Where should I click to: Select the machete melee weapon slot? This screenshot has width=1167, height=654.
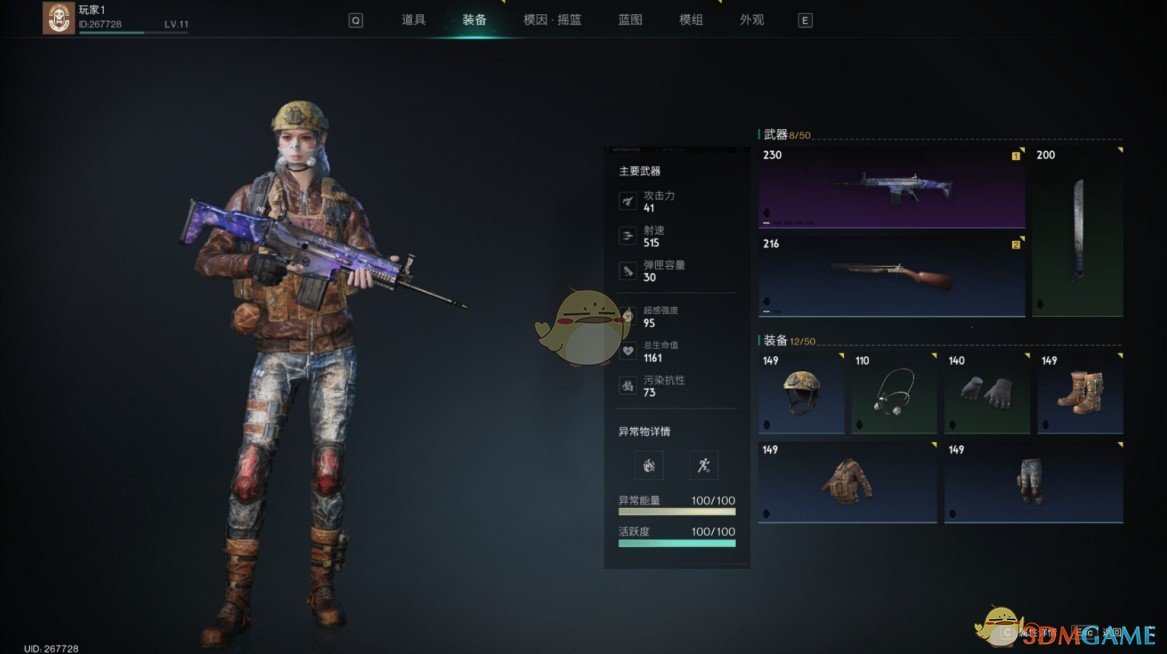click(1077, 232)
